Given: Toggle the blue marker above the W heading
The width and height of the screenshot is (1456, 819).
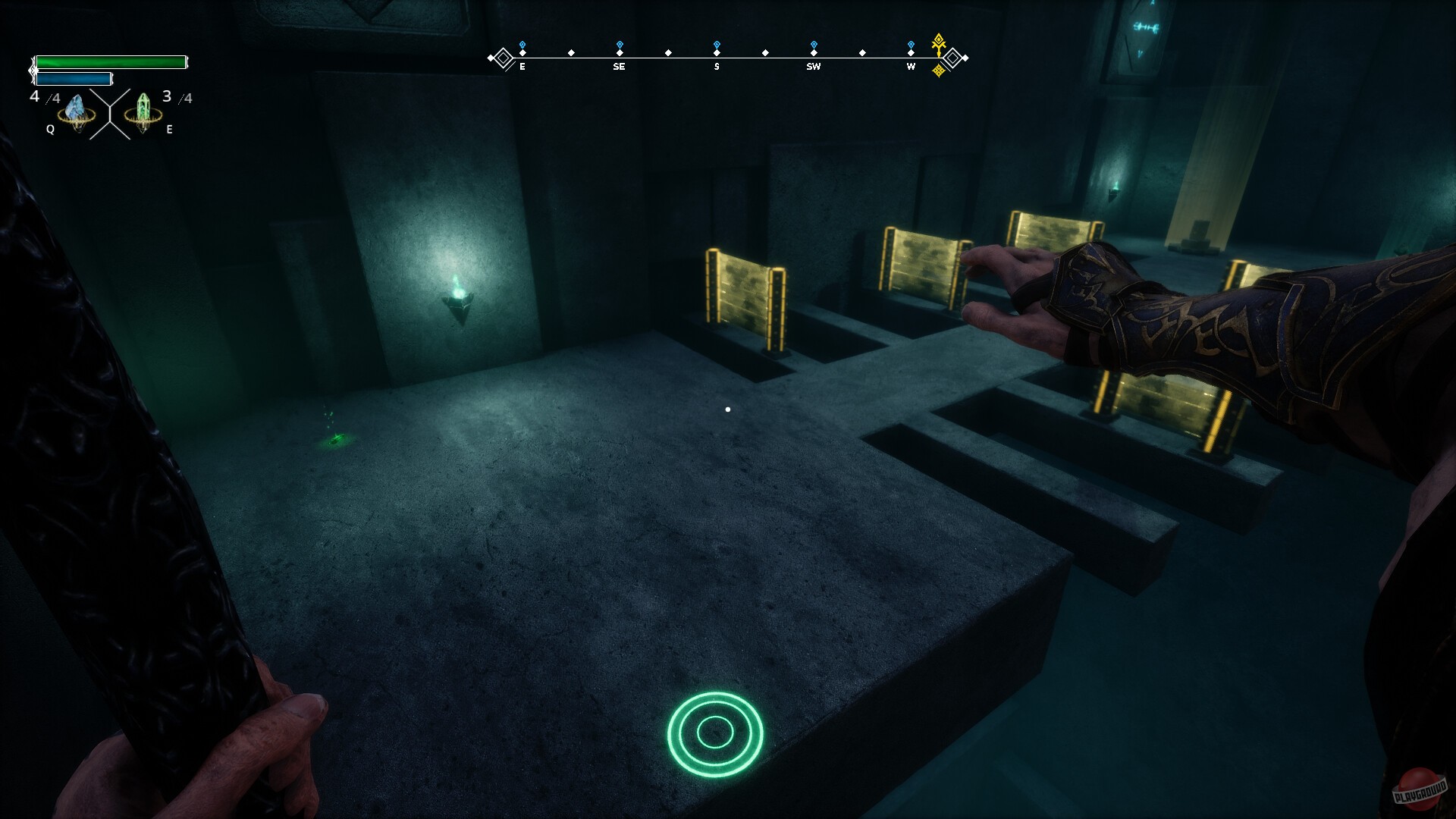Looking at the screenshot, I should pos(910,45).
